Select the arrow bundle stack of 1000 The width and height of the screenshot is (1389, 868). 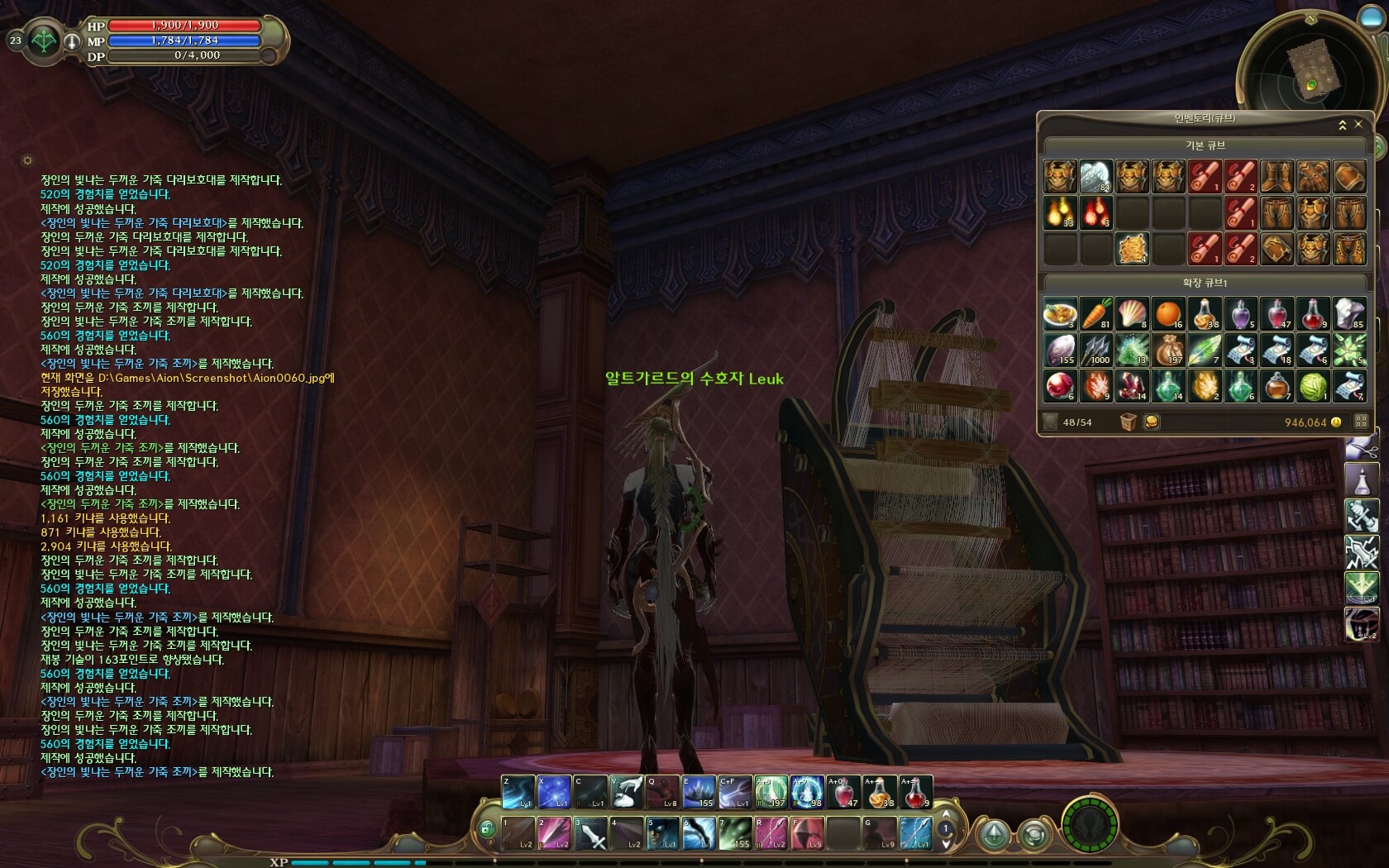pyautogui.click(x=1096, y=350)
